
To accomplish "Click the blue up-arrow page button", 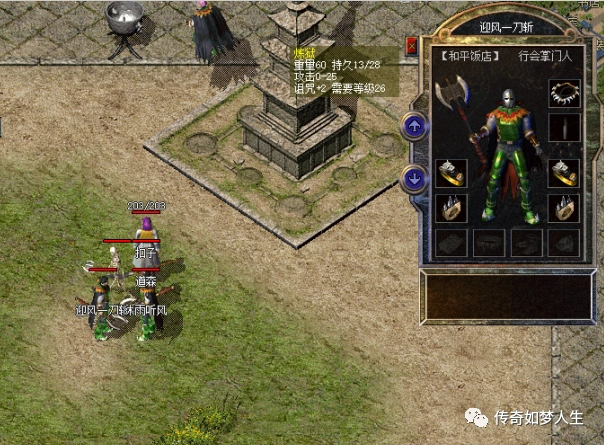I will 414,126.
